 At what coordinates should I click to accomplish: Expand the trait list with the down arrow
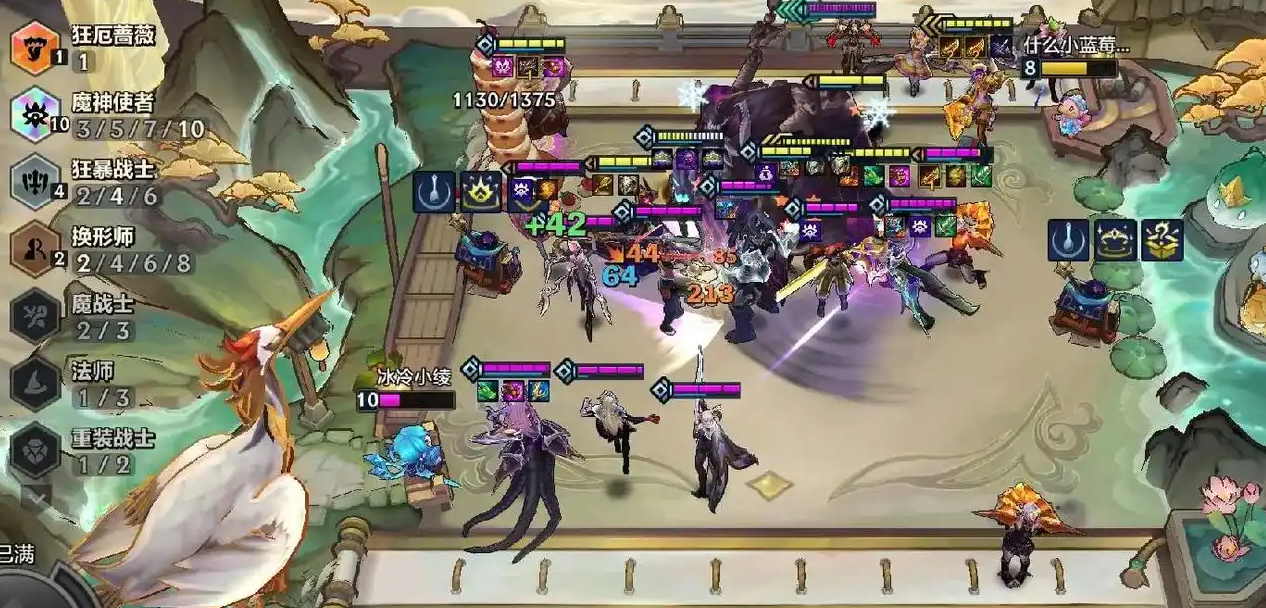tap(36, 496)
